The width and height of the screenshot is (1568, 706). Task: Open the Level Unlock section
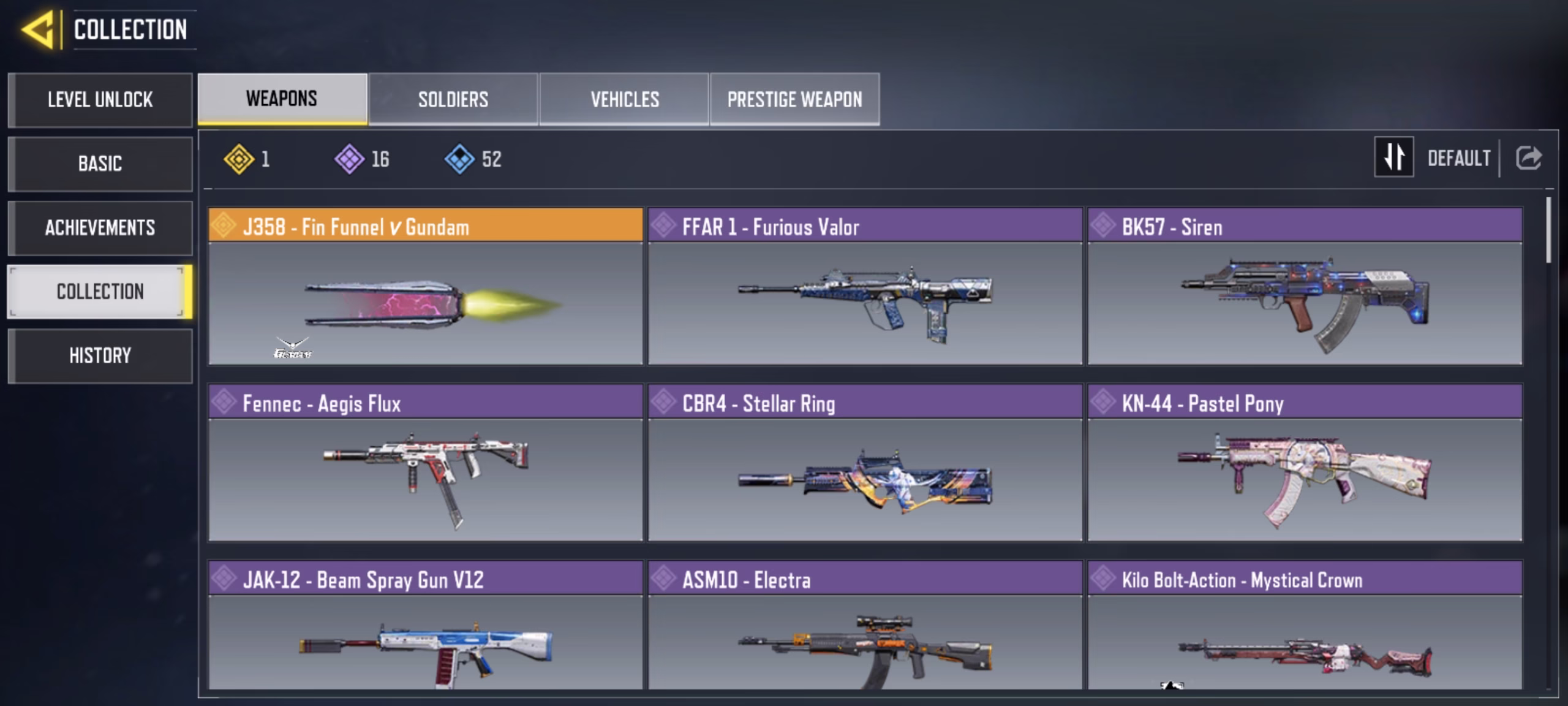100,100
